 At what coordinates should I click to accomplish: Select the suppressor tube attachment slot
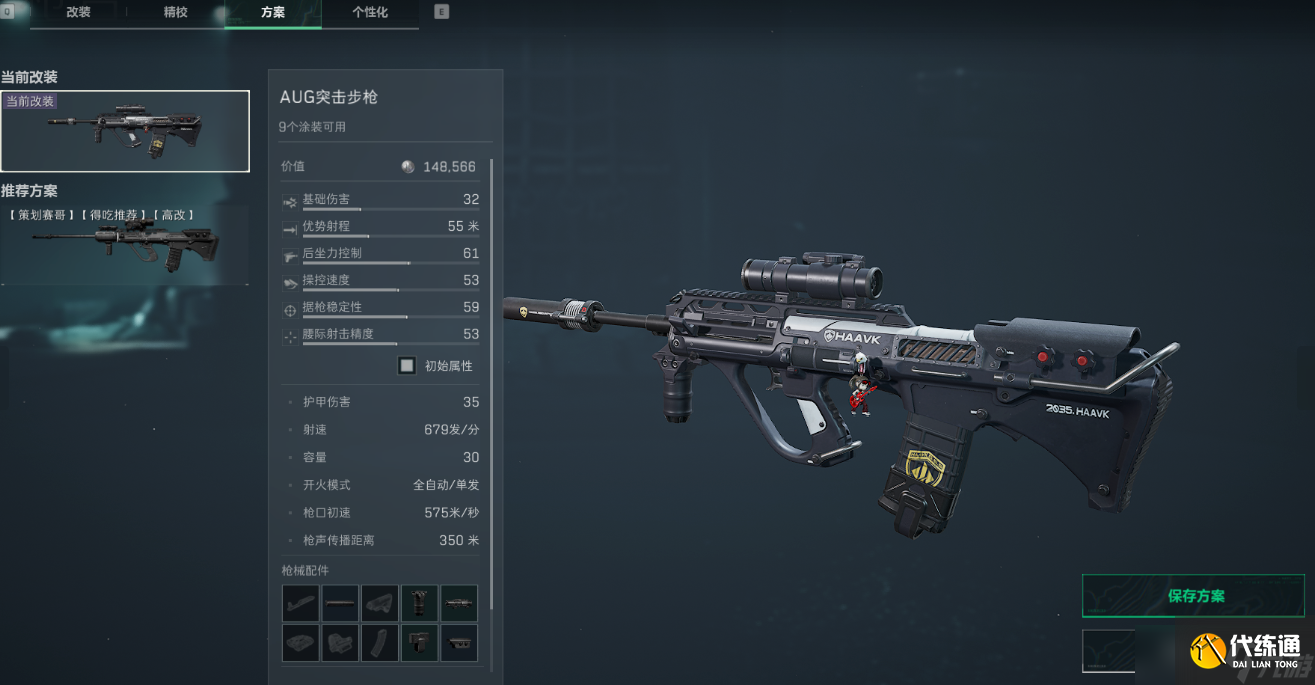click(x=340, y=604)
